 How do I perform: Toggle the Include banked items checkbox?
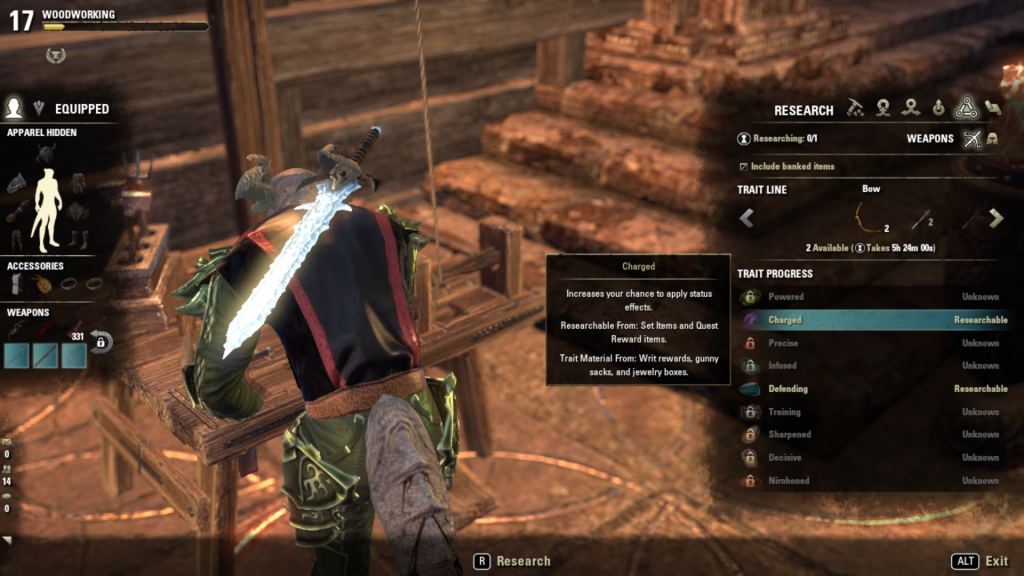pos(743,166)
